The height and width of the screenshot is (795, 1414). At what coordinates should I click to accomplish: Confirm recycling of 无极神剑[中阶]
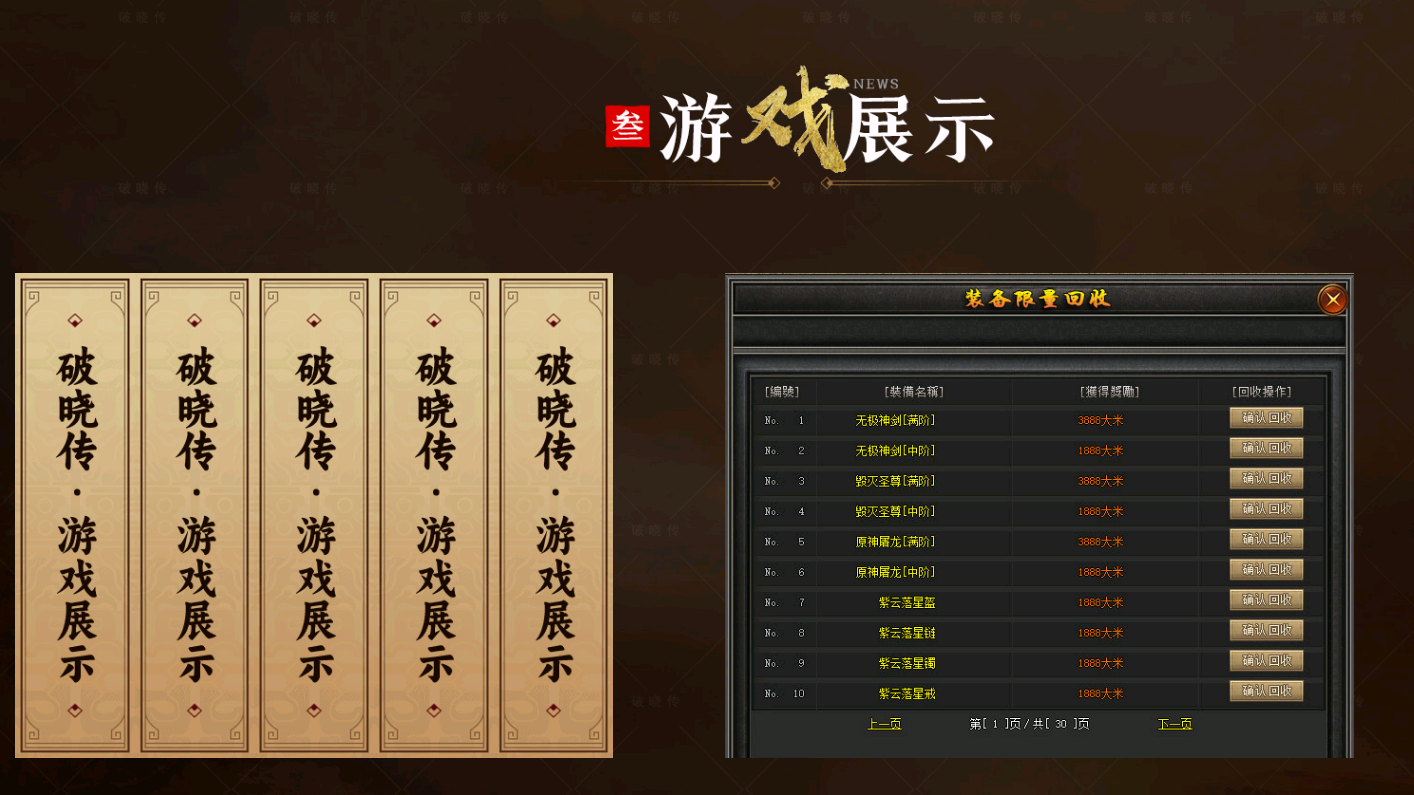pyautogui.click(x=1265, y=448)
